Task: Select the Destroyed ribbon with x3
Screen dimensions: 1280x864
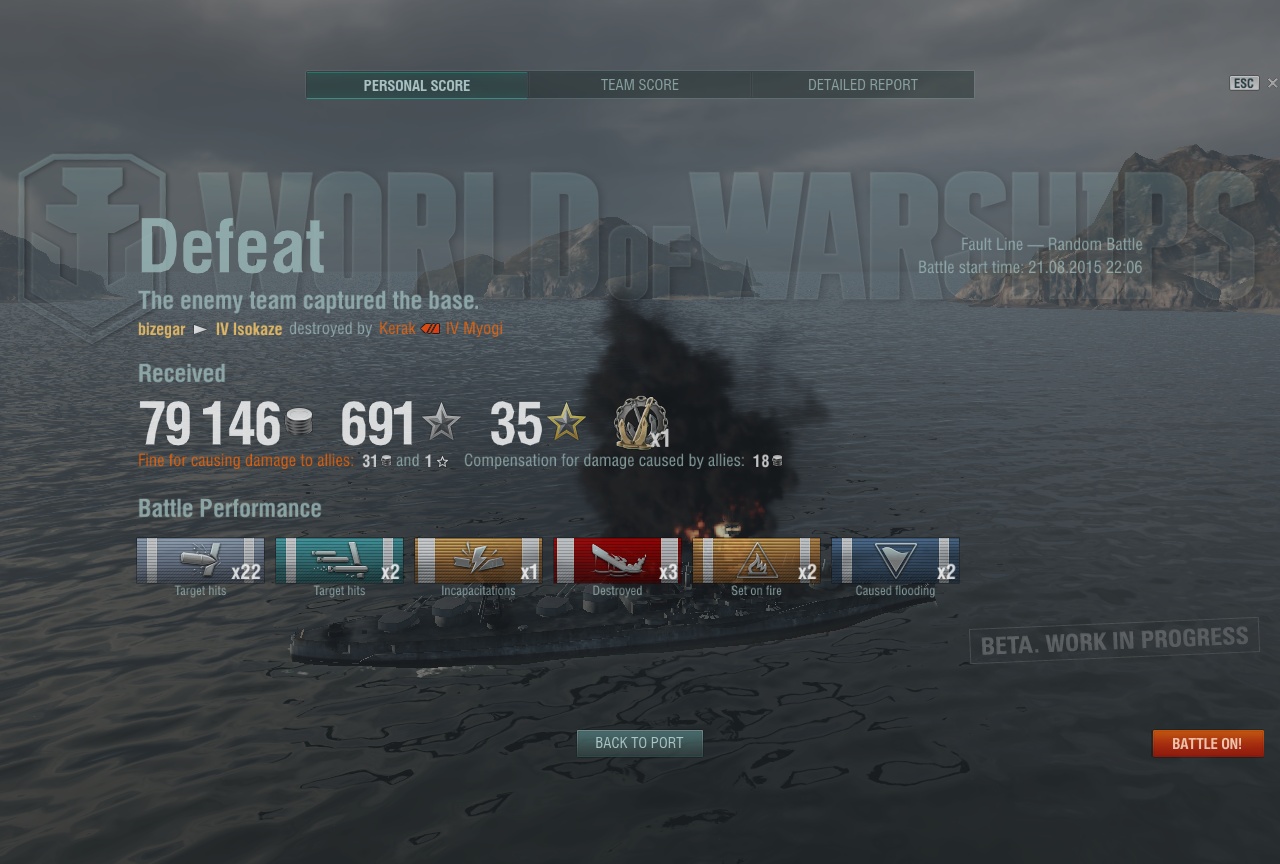Action: 617,560
